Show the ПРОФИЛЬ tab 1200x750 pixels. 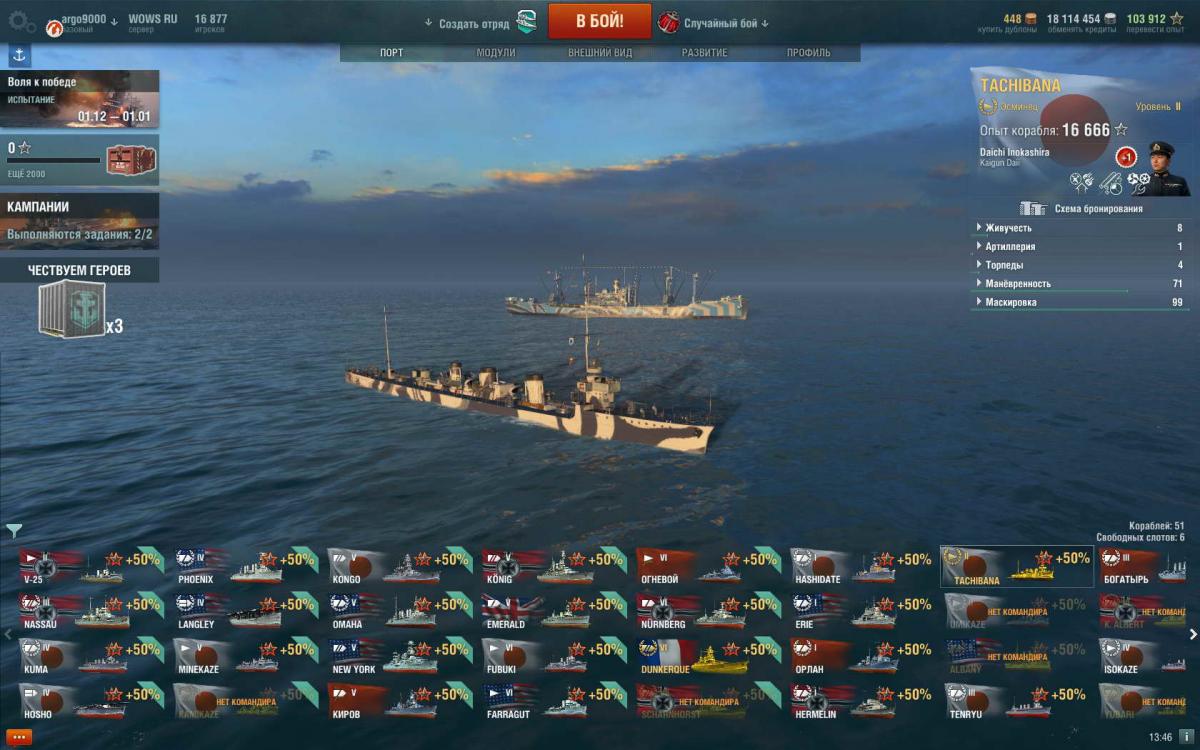(808, 53)
